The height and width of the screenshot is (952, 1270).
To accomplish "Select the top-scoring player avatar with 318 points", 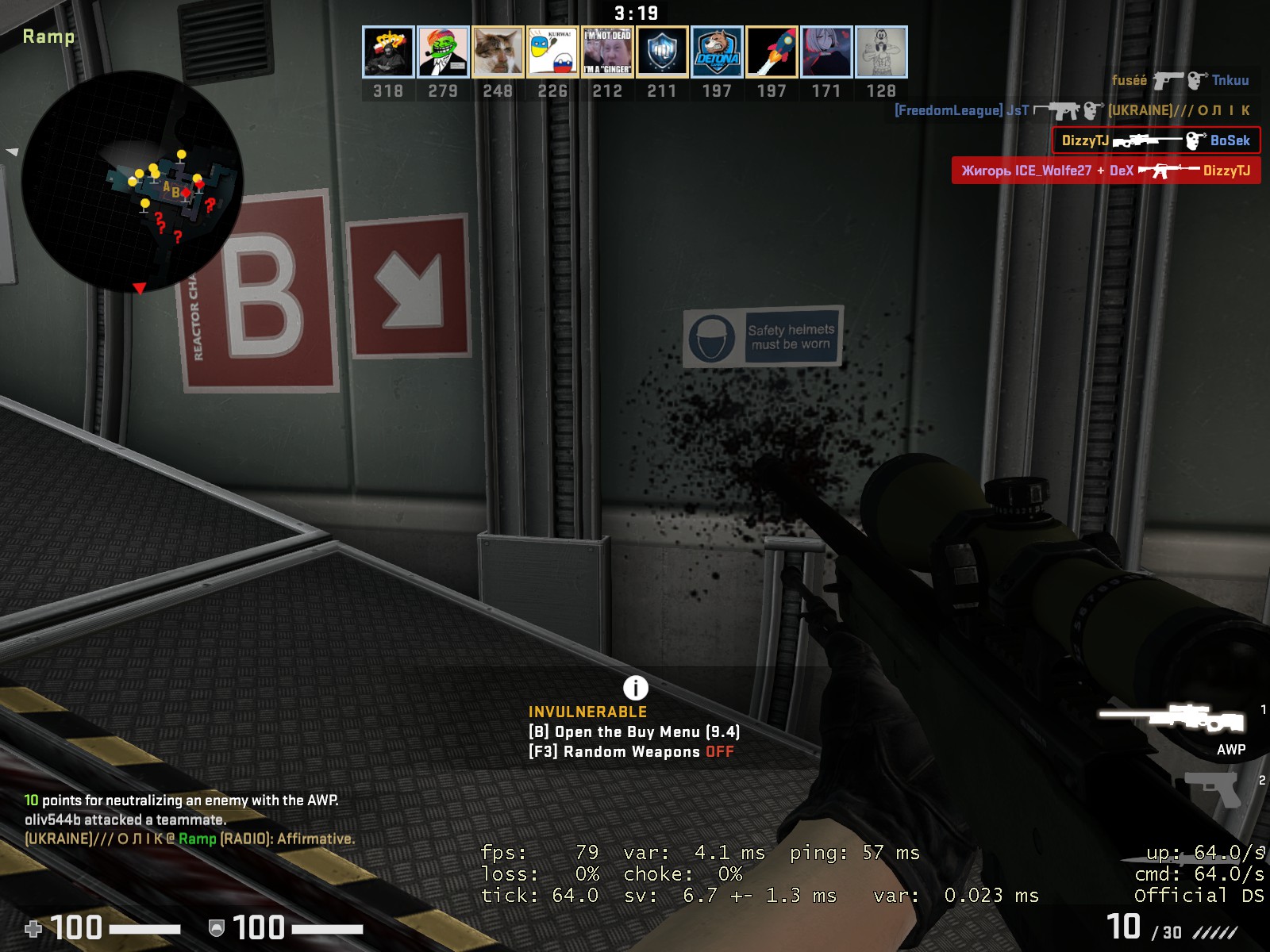I will pyautogui.click(x=388, y=52).
